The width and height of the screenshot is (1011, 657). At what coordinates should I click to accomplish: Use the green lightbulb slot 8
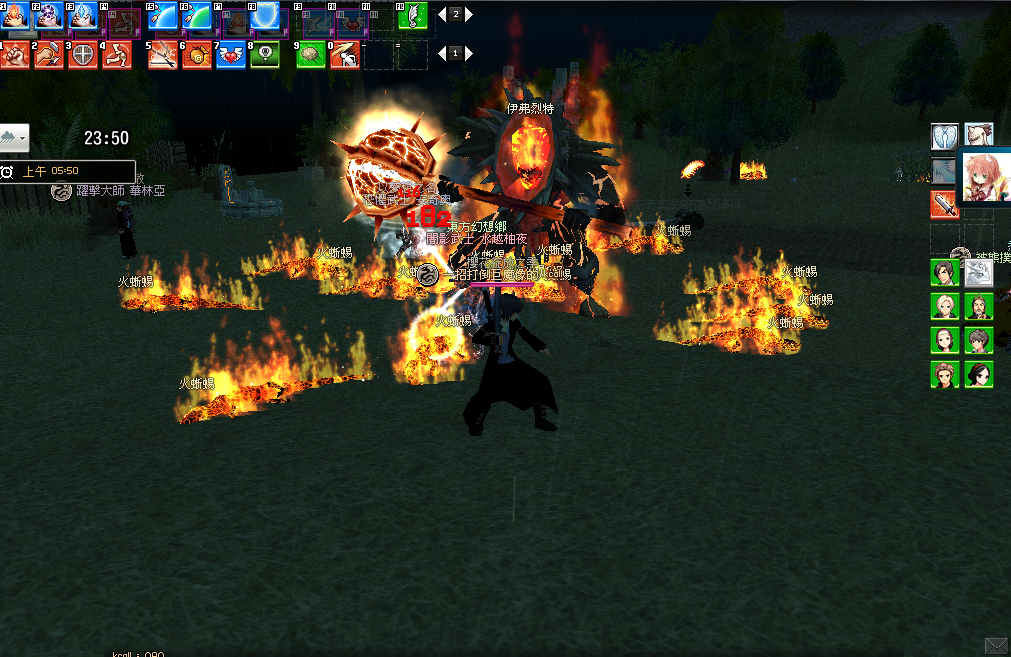click(265, 54)
